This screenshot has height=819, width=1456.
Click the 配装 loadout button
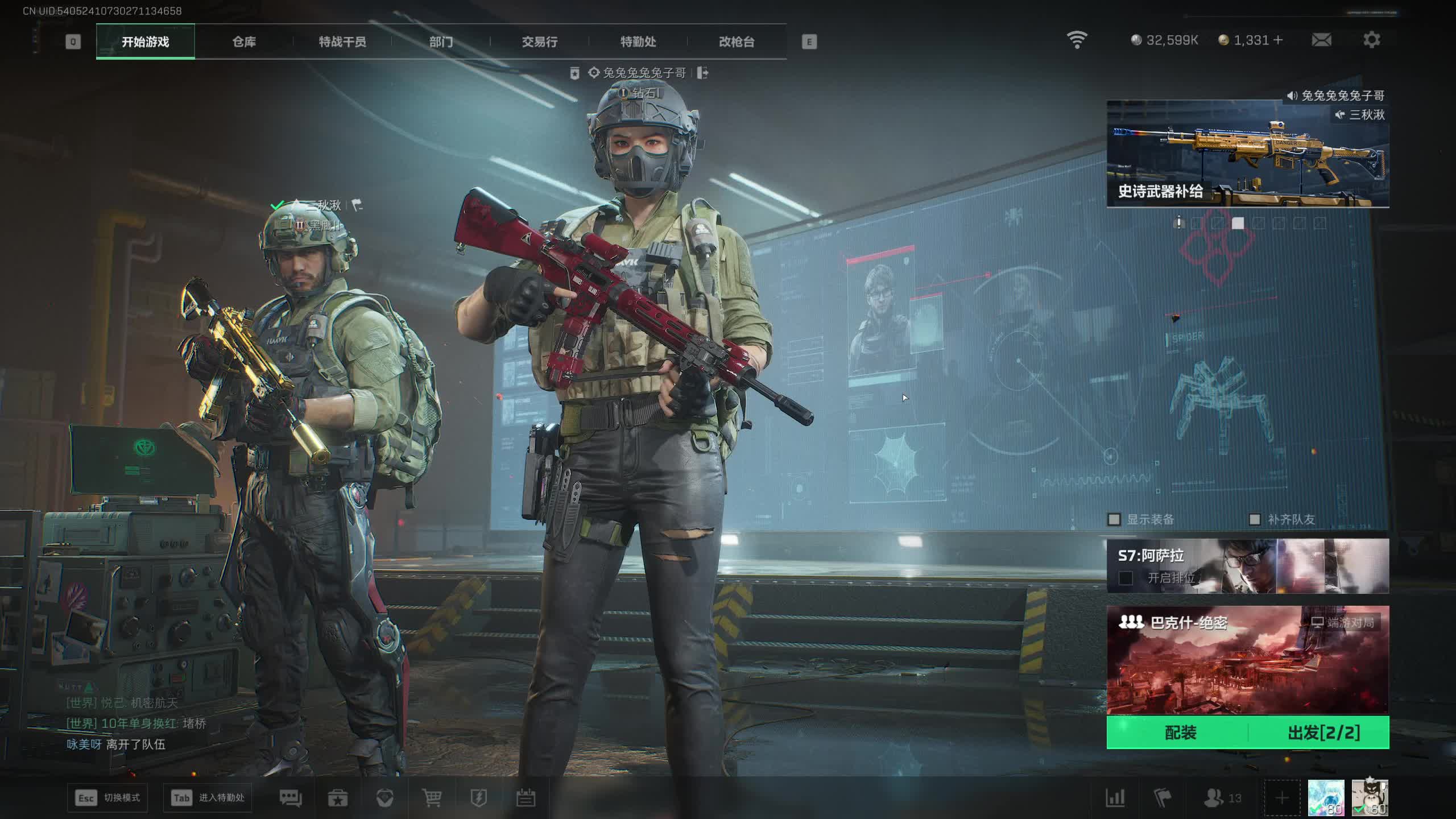(x=1180, y=733)
